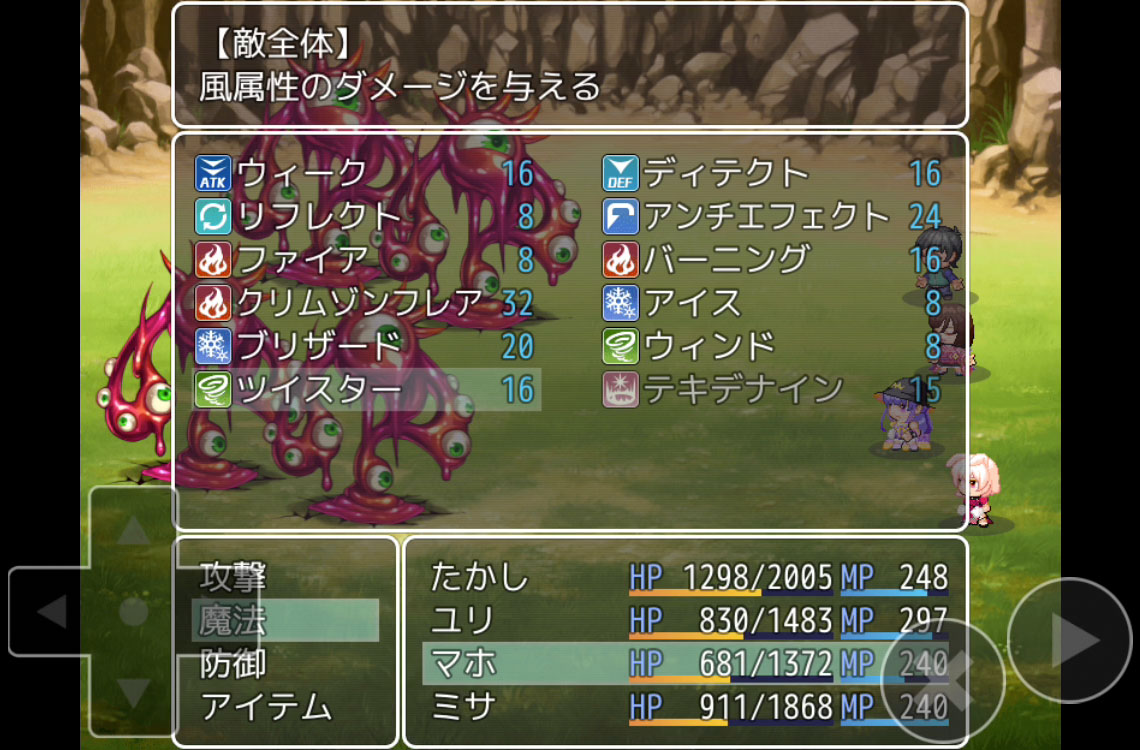Tap the d-pad left arrow

pos(50,612)
